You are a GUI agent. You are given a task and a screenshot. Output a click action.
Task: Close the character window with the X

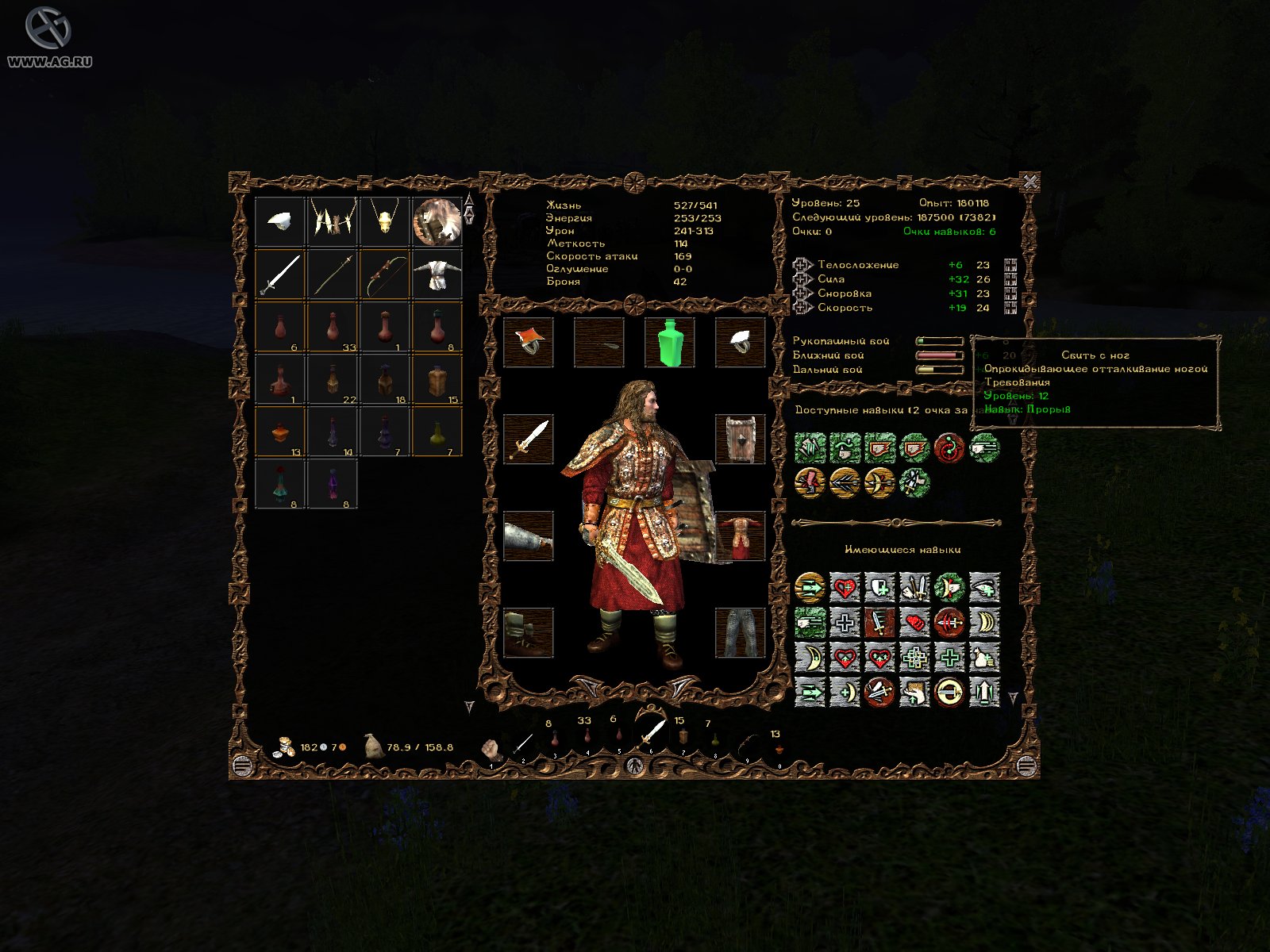1029,182
